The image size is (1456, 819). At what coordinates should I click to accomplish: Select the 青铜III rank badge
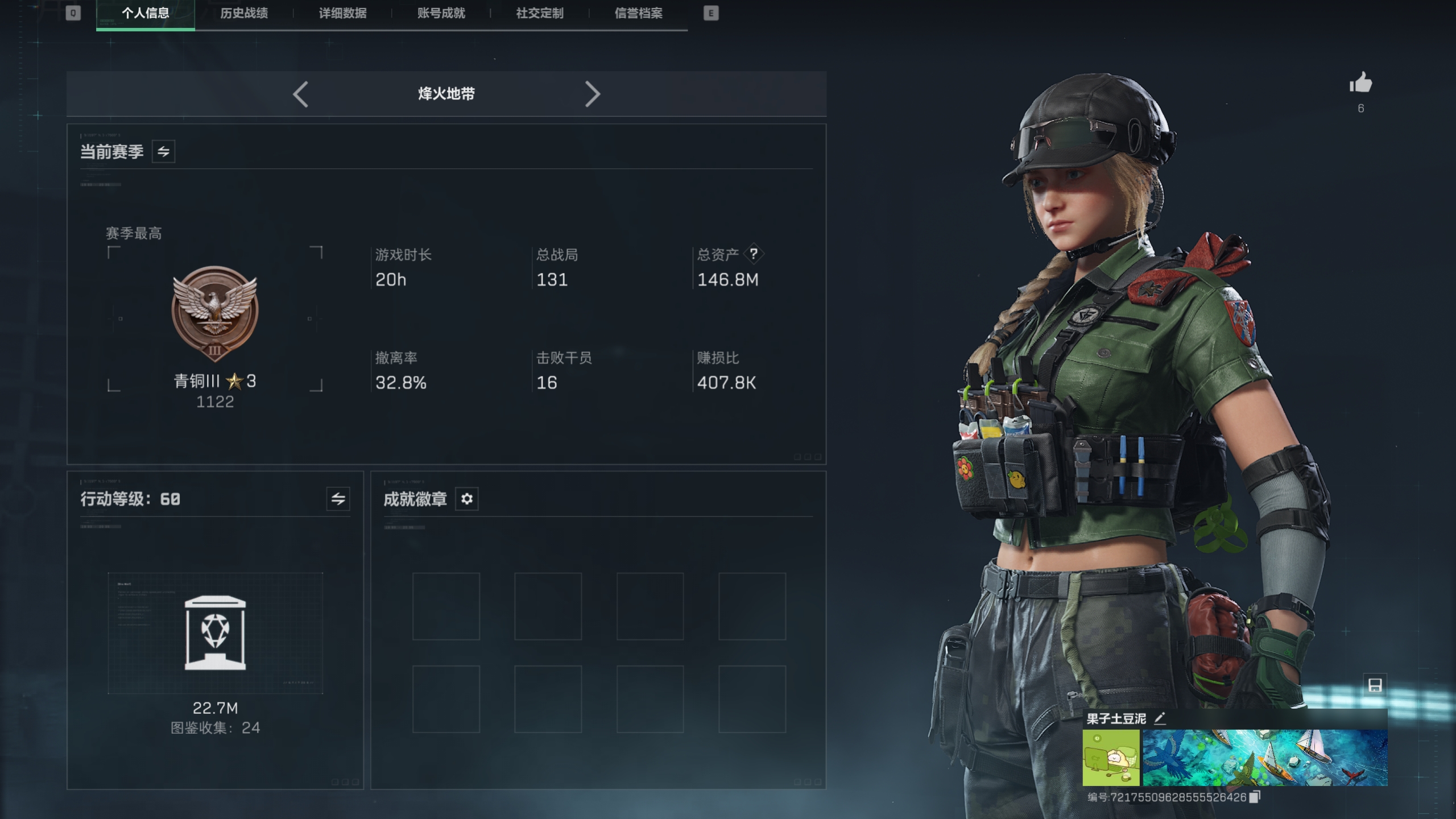(215, 314)
